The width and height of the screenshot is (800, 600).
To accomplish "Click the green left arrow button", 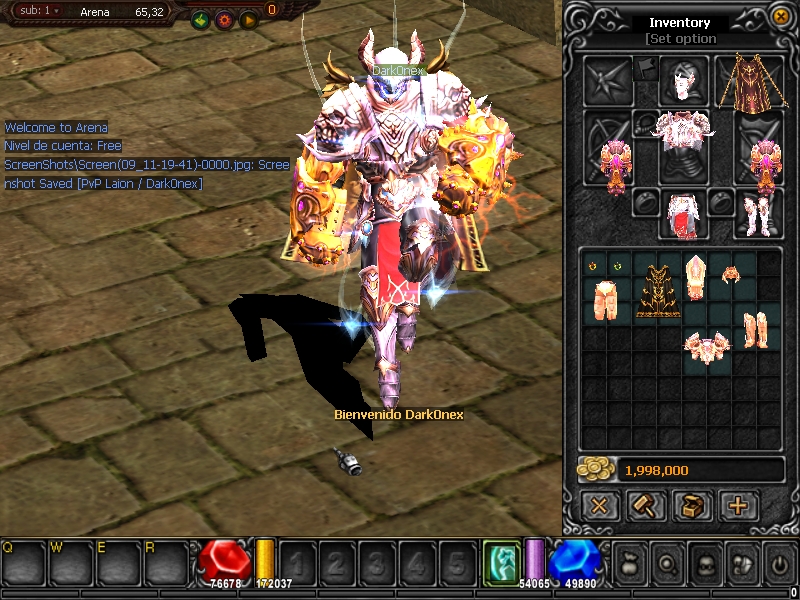I will pyautogui.click(x=199, y=19).
